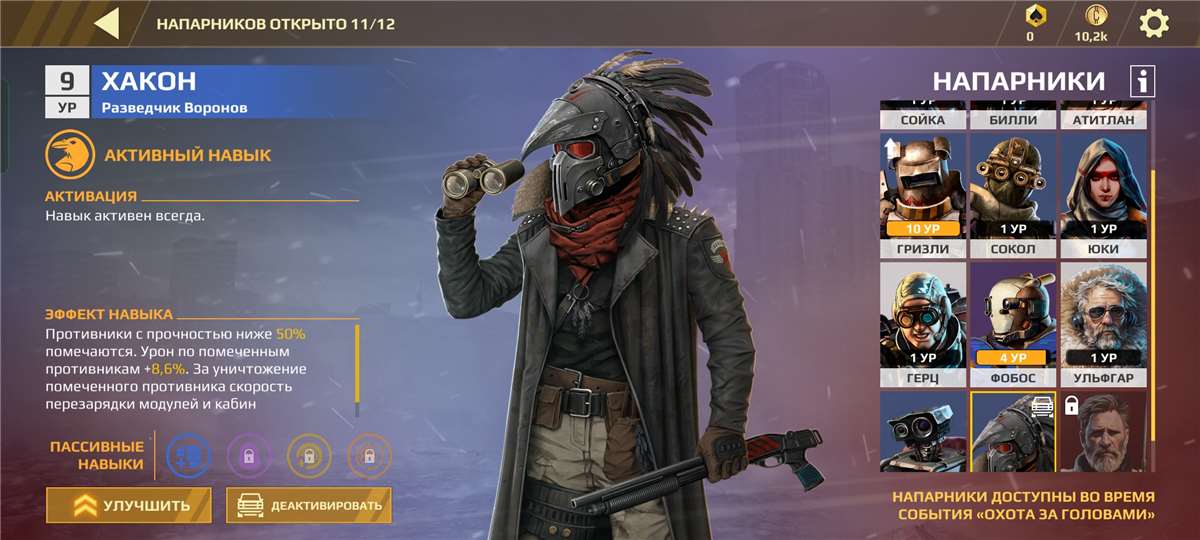This screenshot has width=1200, height=540.
Task: Open the coin balance showing 10,2k
Action: tap(1091, 23)
